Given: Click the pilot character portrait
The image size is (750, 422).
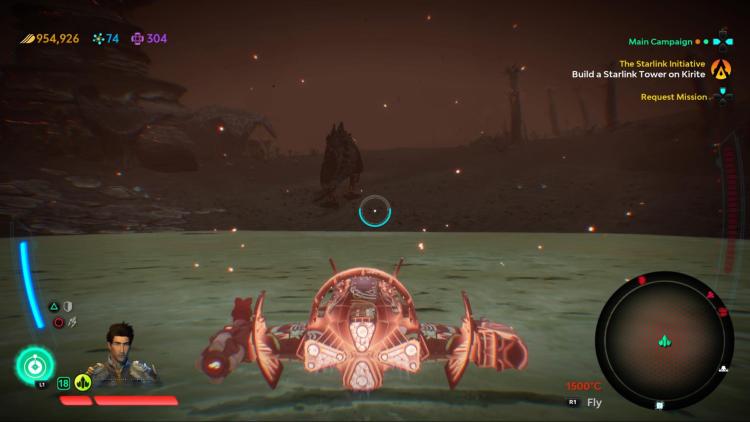Looking at the screenshot, I should pos(122,354).
